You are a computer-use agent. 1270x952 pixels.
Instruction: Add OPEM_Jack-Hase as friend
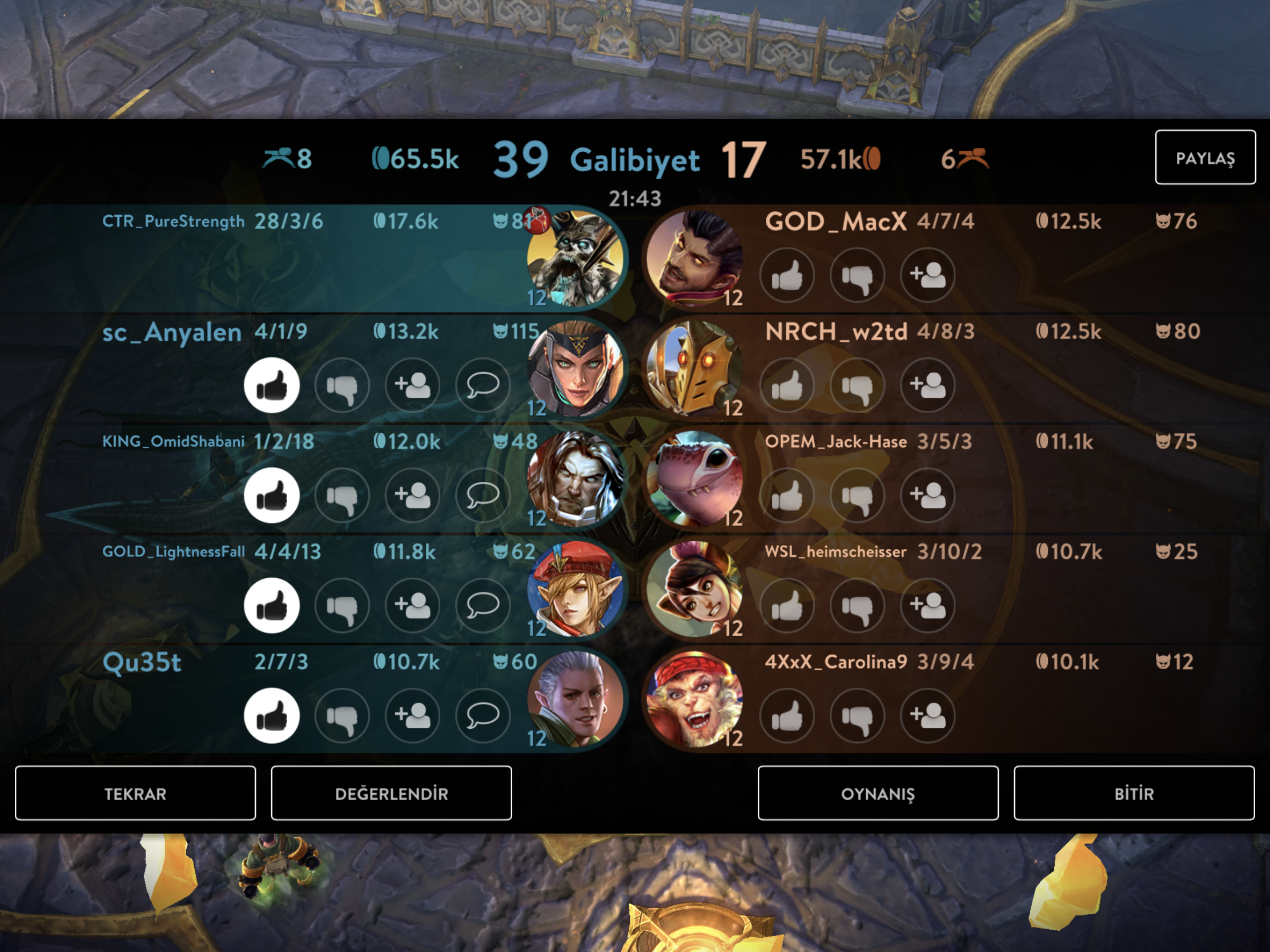927,495
